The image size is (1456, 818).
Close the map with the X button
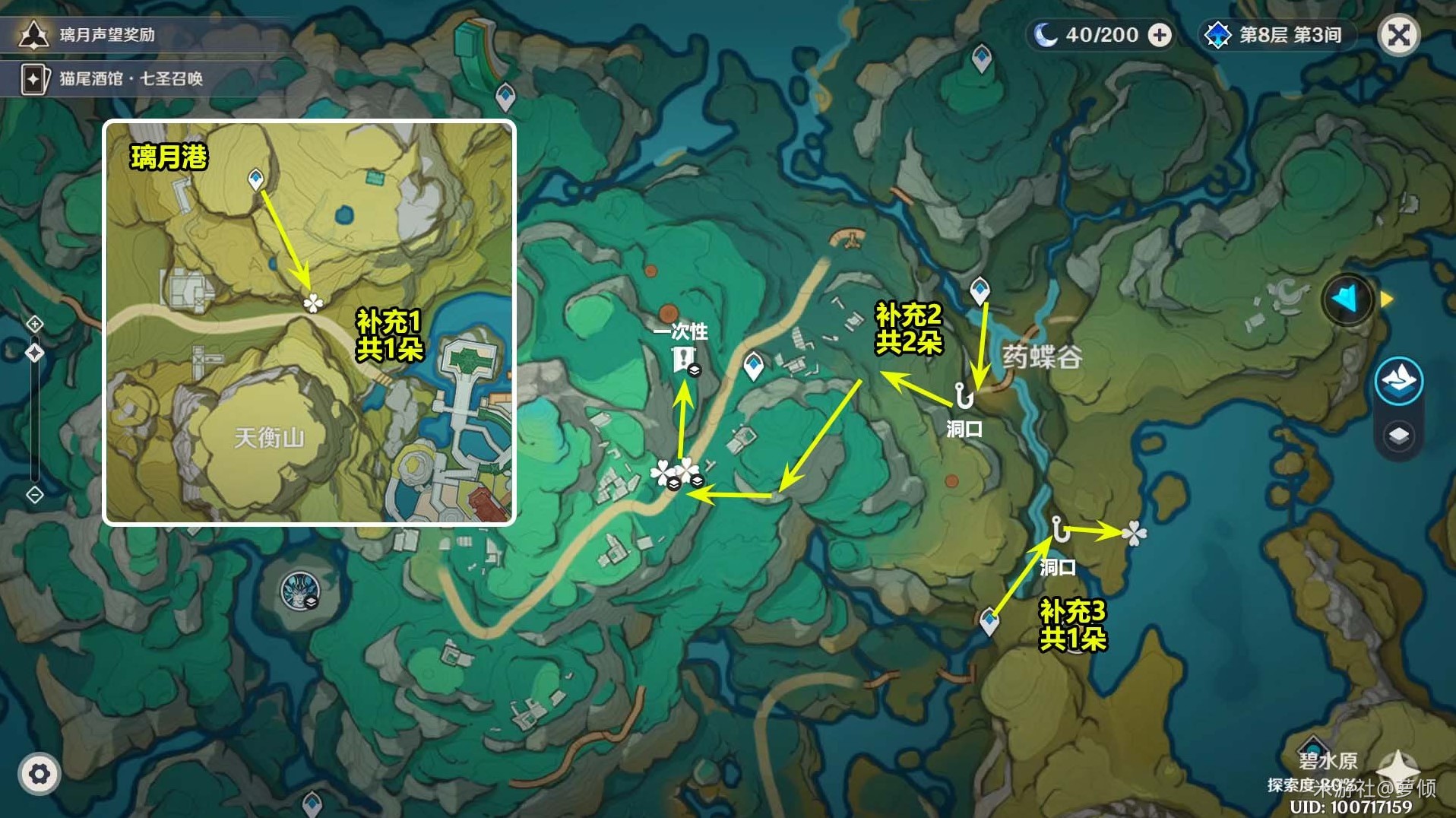pos(1398,35)
